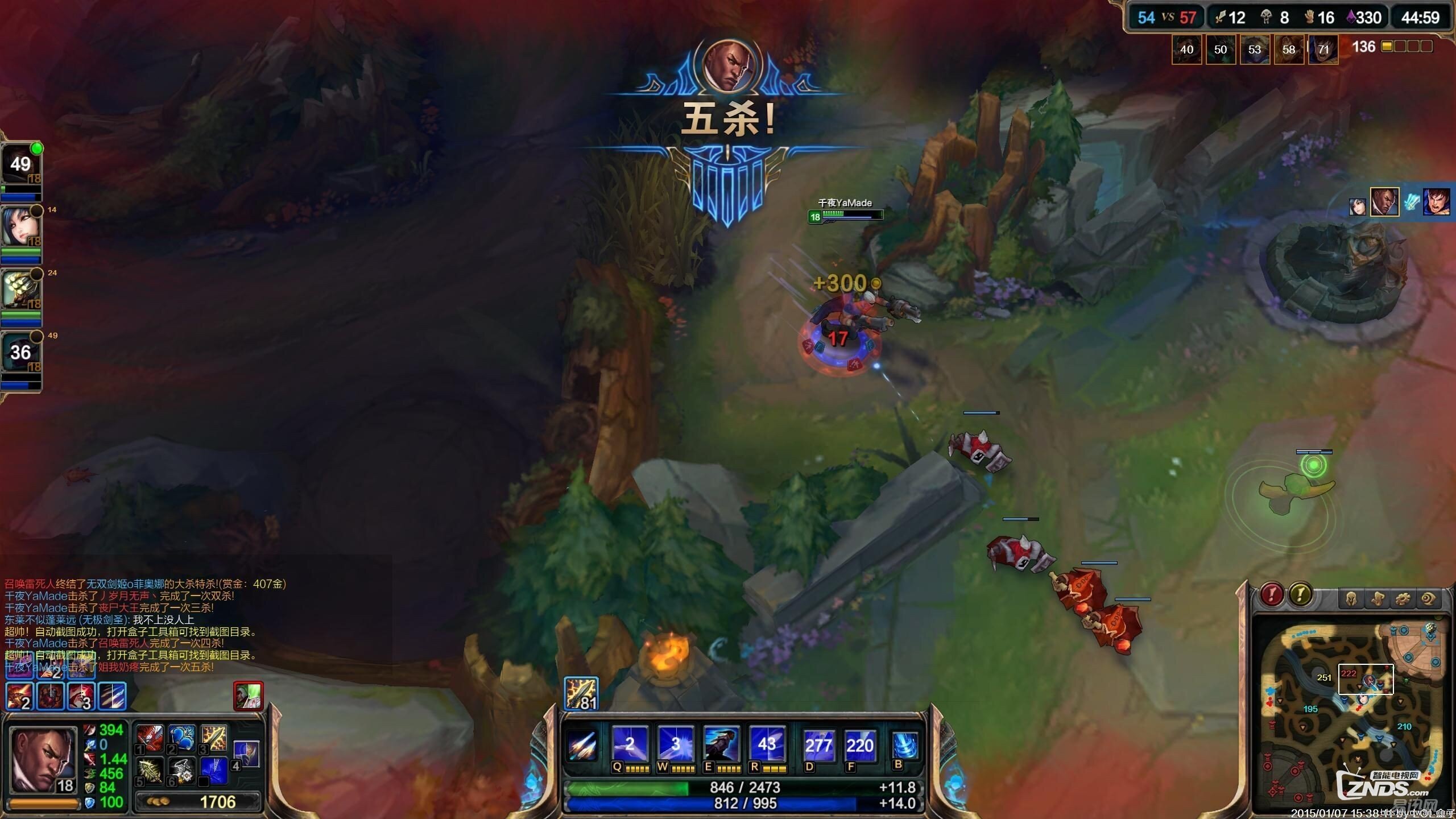The height and width of the screenshot is (819, 1456).
Task: Select the R ultimate ability
Action: pos(767,744)
